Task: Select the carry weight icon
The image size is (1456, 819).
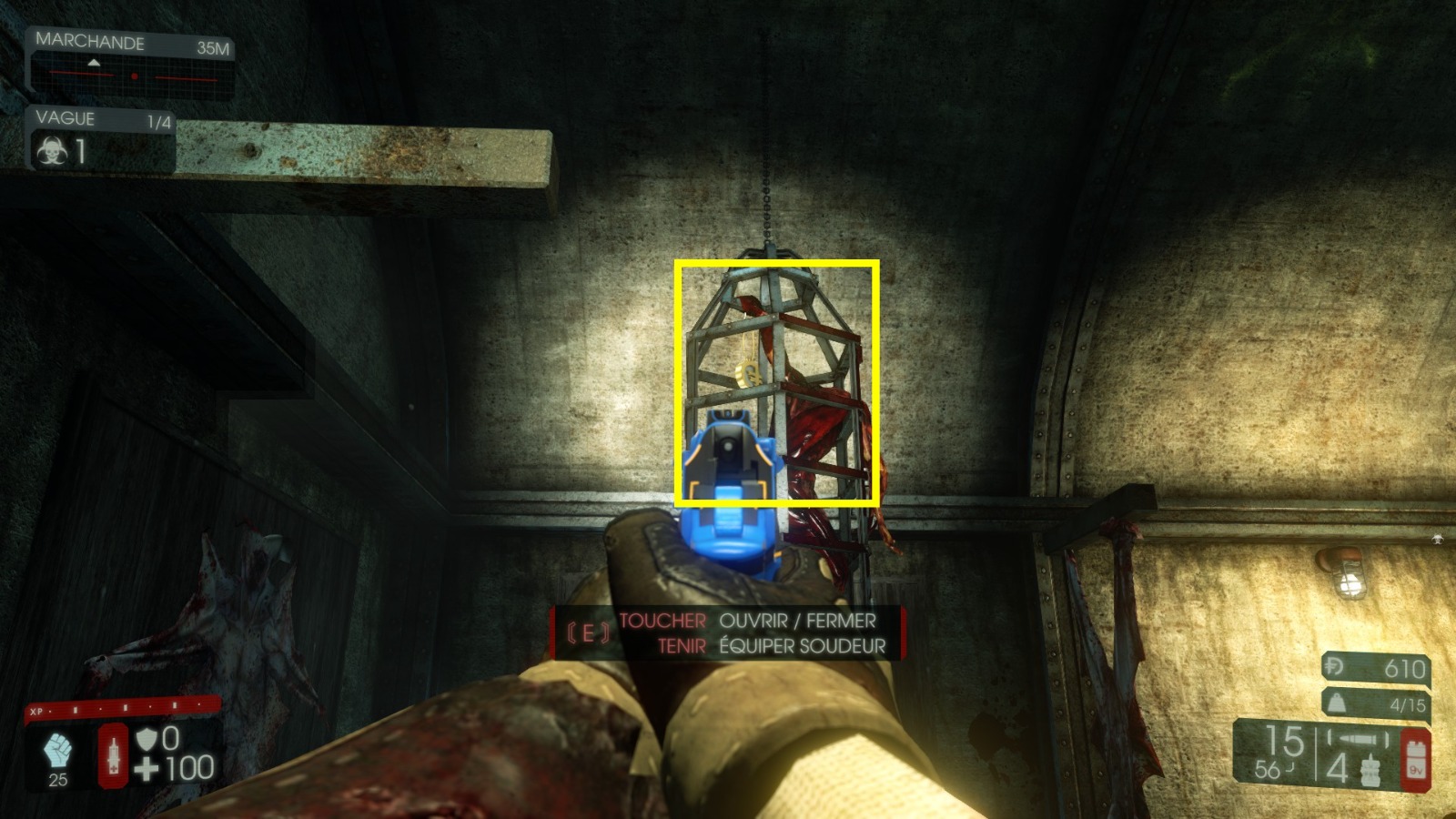Action: (1338, 703)
